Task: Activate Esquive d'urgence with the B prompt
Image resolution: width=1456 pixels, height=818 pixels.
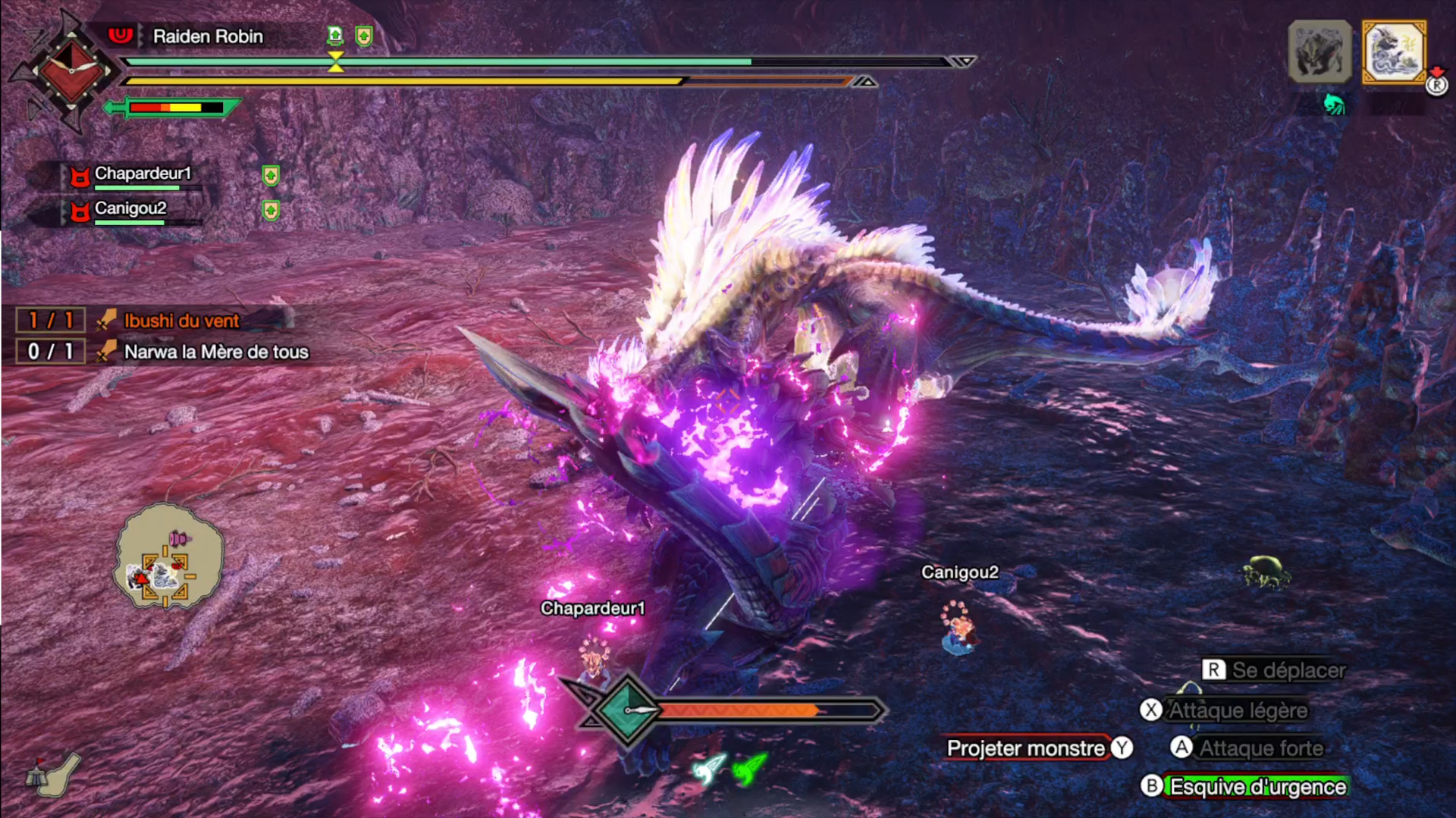Action: pyautogui.click(x=1252, y=786)
